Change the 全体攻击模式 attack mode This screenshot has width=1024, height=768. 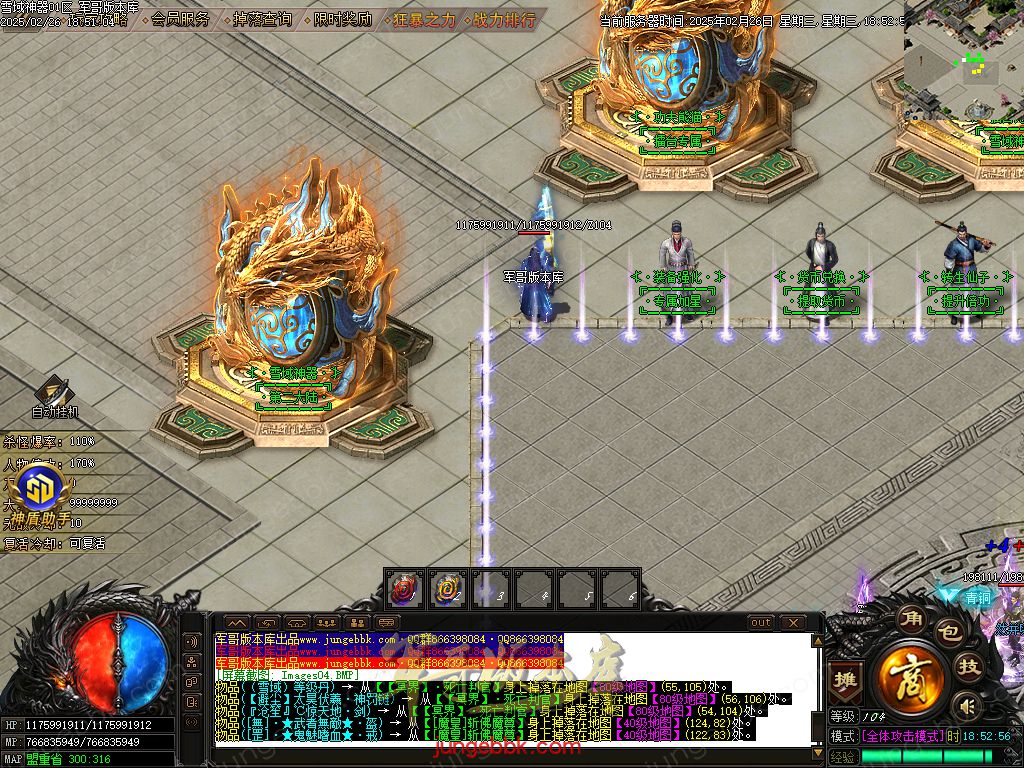(x=901, y=735)
